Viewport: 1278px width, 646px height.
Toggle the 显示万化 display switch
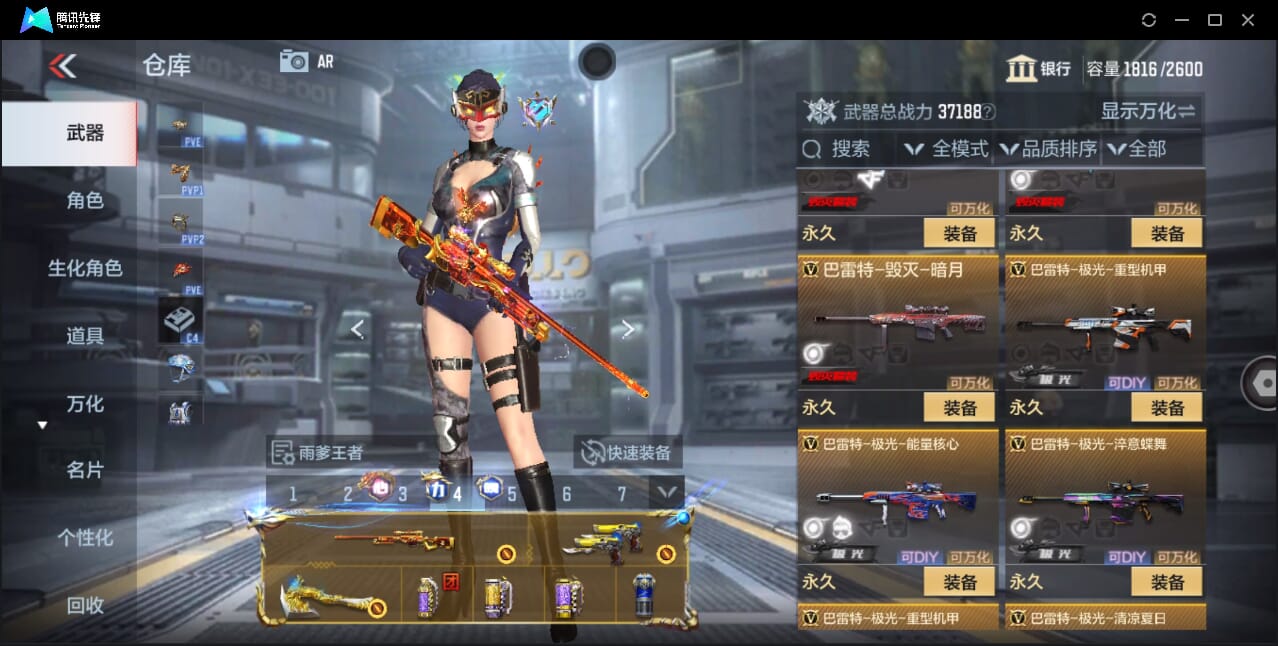click(1147, 111)
